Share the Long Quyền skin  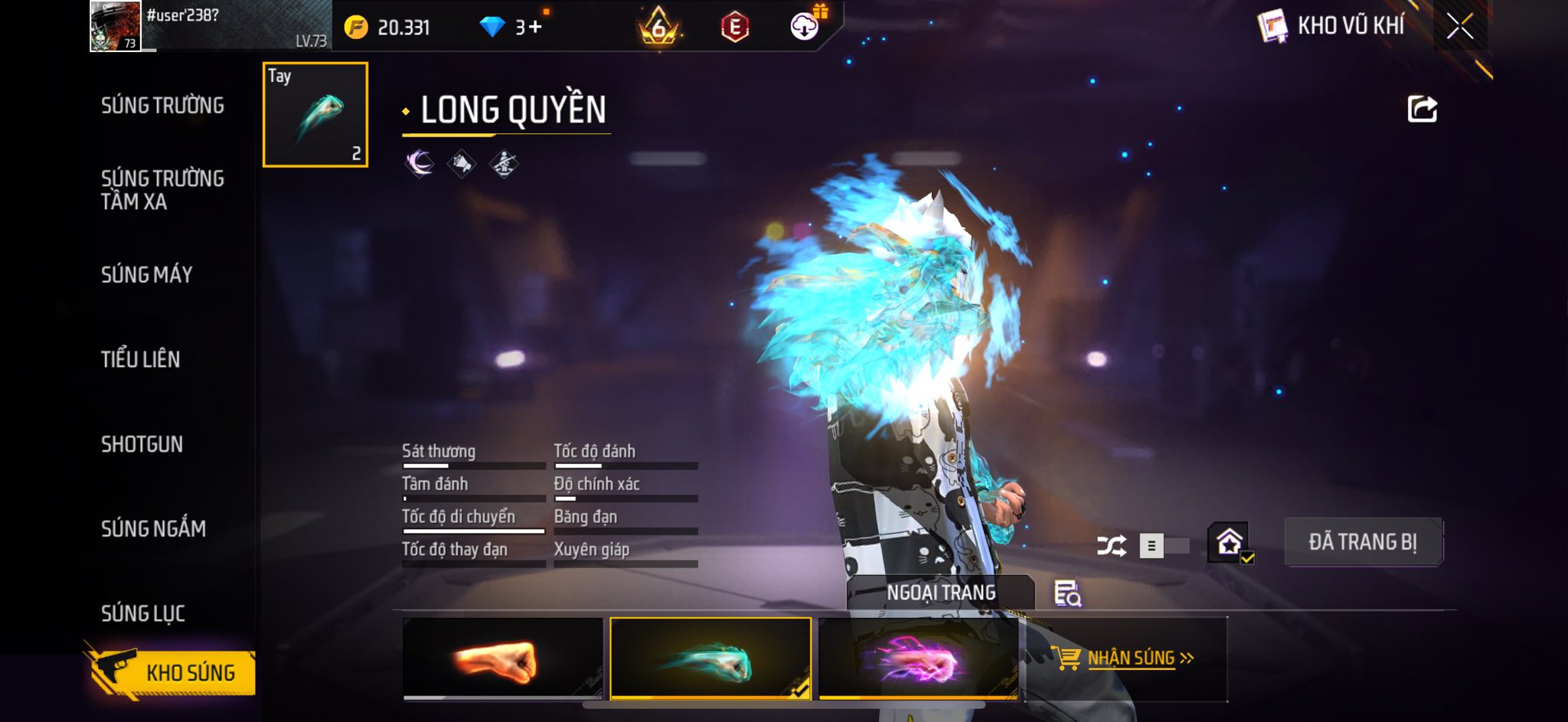click(x=1422, y=109)
